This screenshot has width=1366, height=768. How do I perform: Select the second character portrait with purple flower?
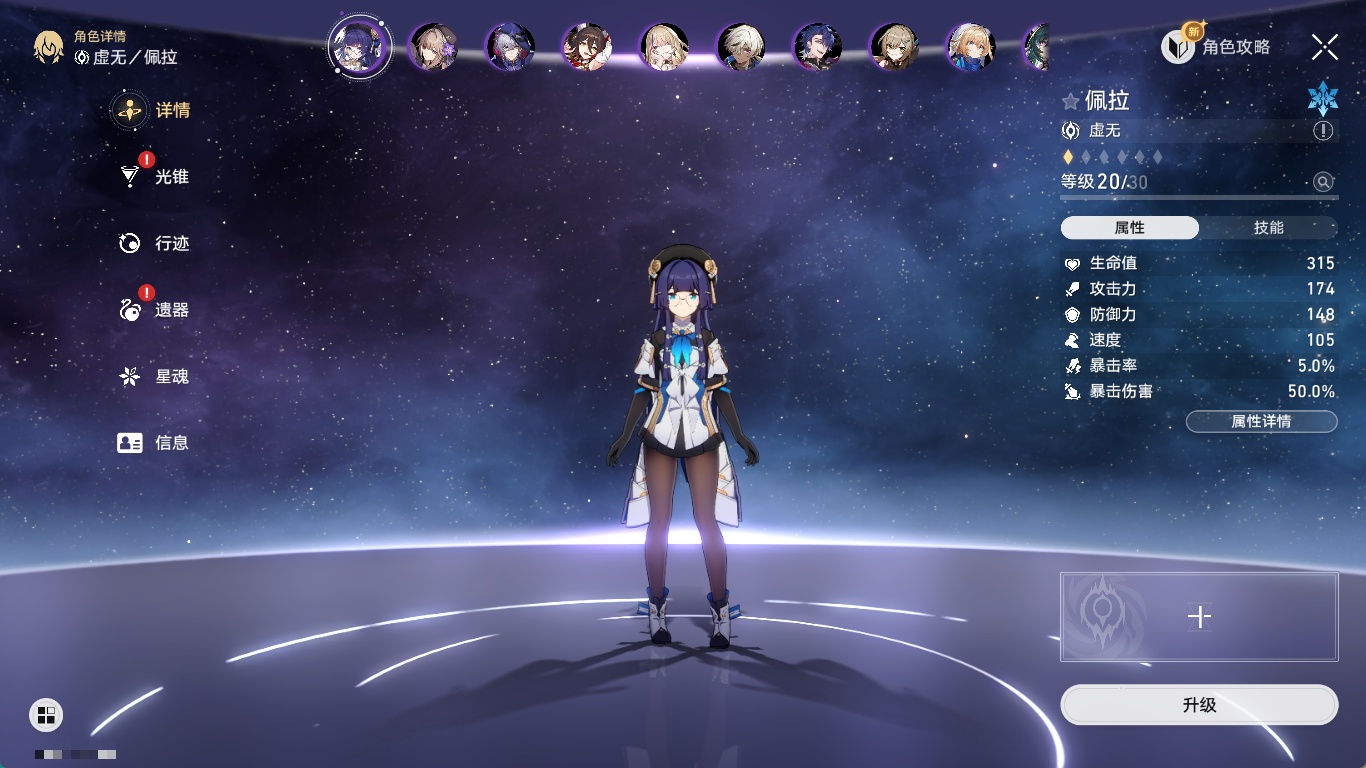click(434, 47)
